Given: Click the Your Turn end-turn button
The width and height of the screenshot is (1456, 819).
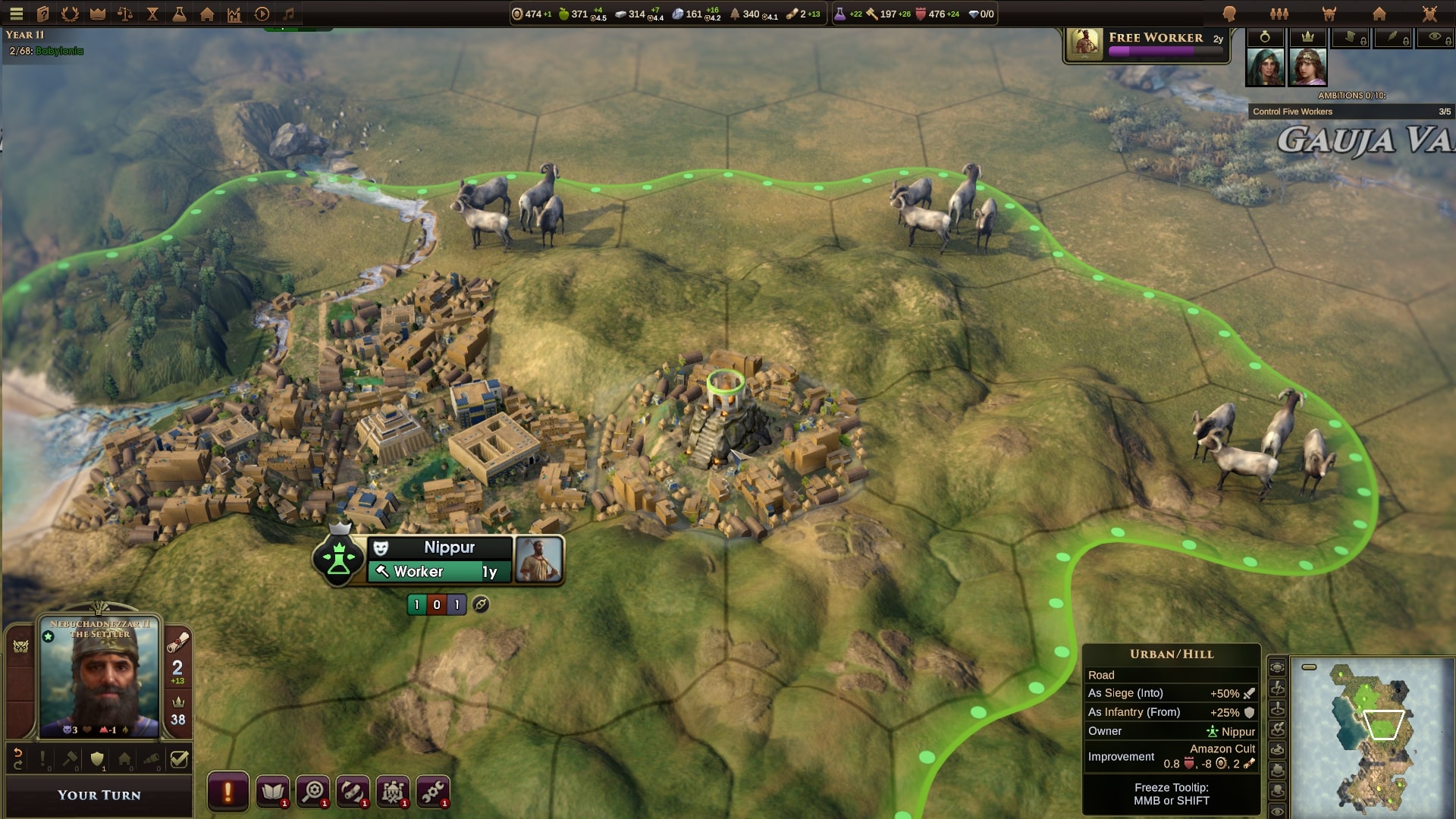Looking at the screenshot, I should (99, 795).
